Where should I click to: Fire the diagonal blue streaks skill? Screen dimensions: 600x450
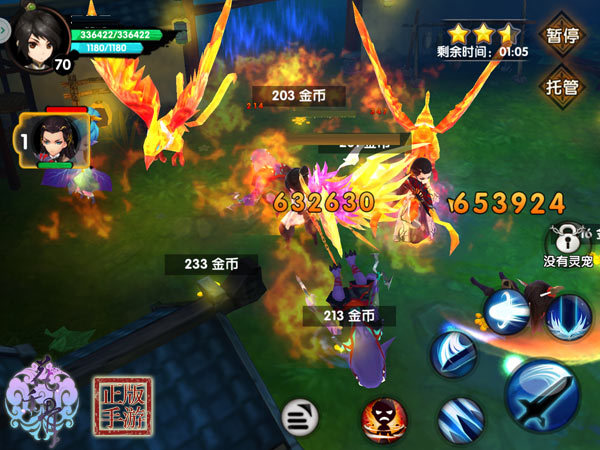click(461, 420)
